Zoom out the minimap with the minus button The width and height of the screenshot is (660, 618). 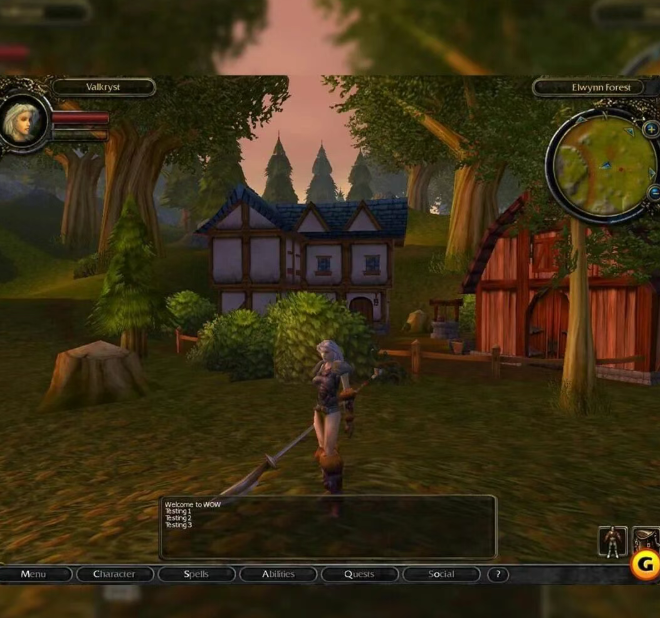(654, 192)
